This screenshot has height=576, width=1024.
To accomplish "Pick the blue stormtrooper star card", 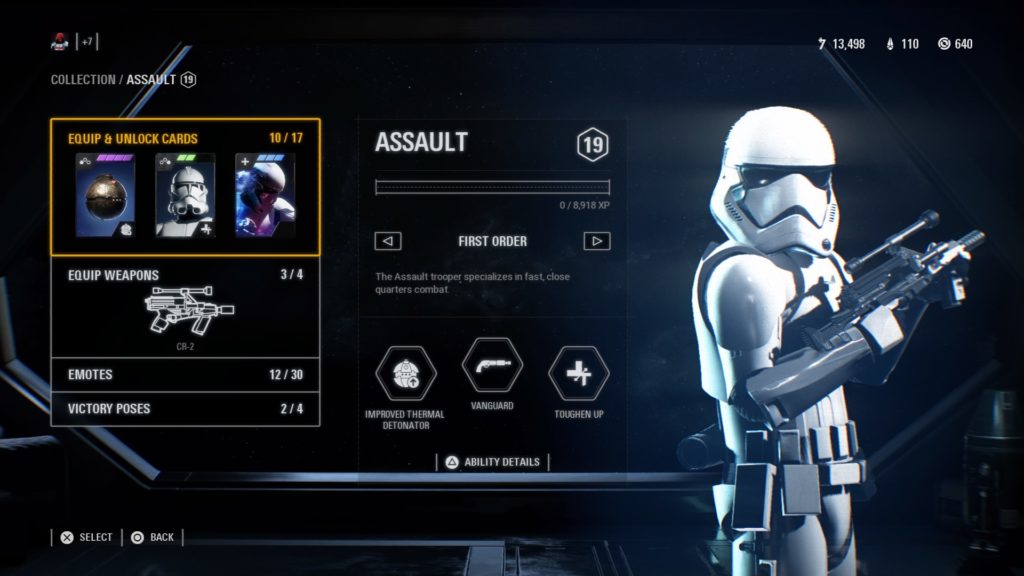I will pos(265,197).
